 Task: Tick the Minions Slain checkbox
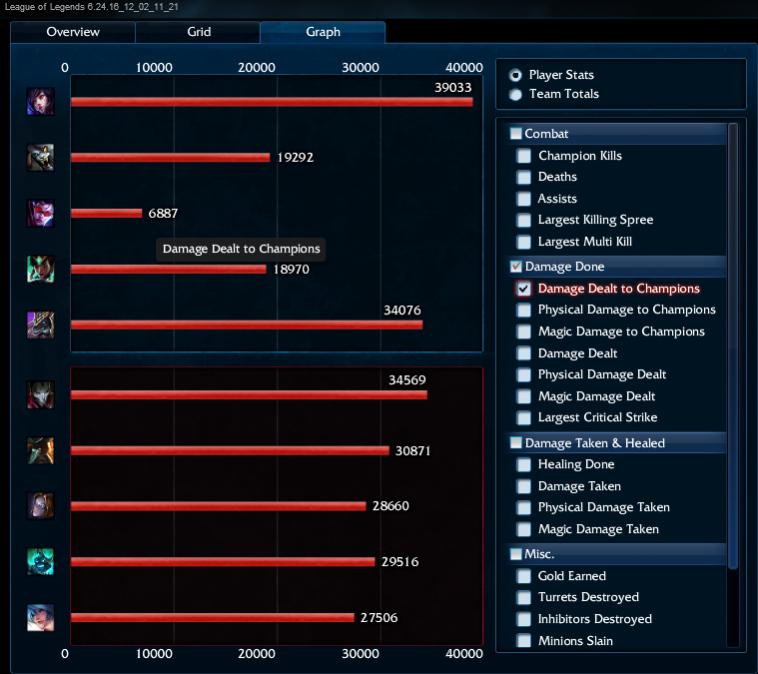tap(524, 641)
